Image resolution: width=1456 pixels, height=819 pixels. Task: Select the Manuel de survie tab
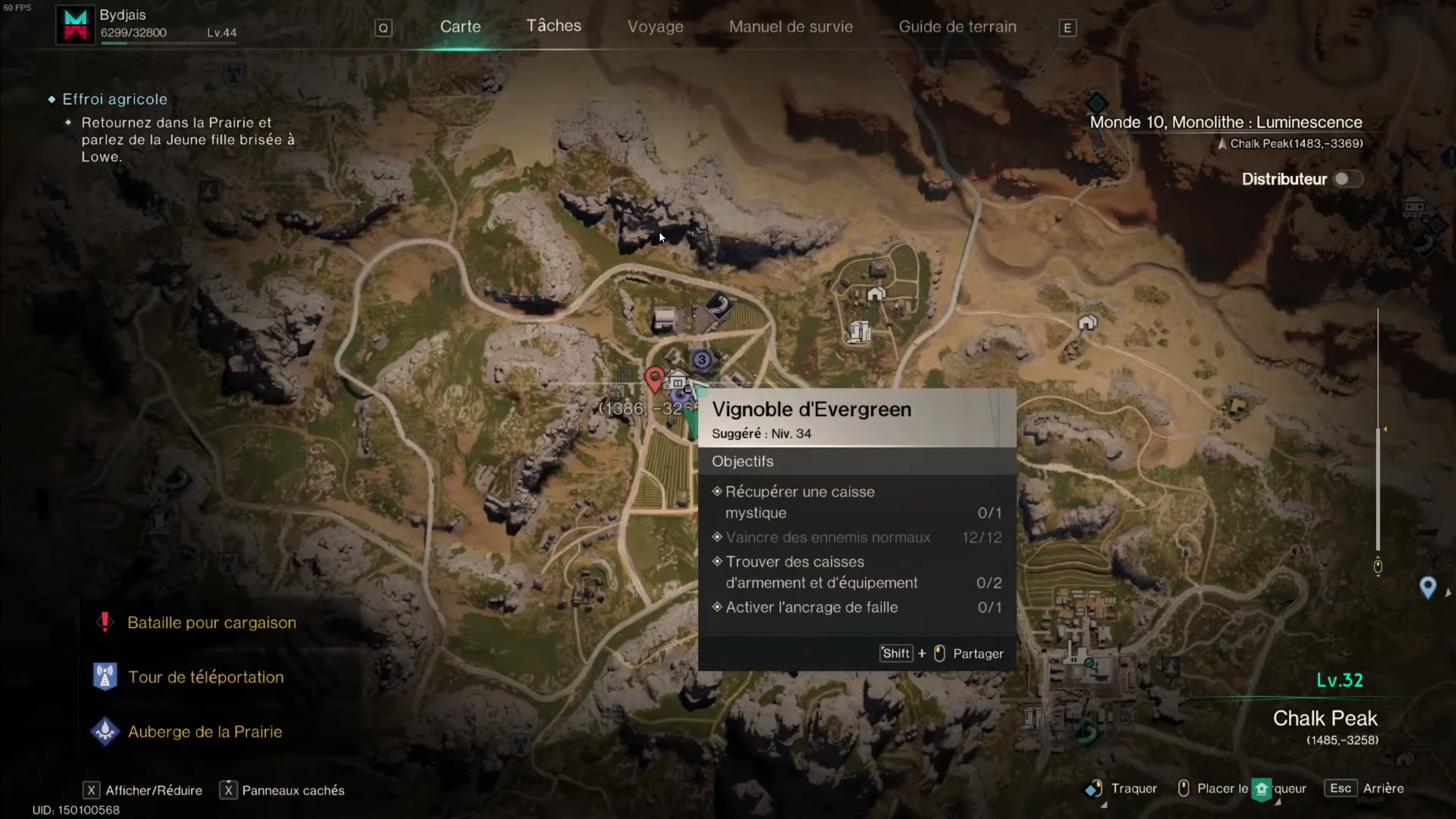click(791, 27)
